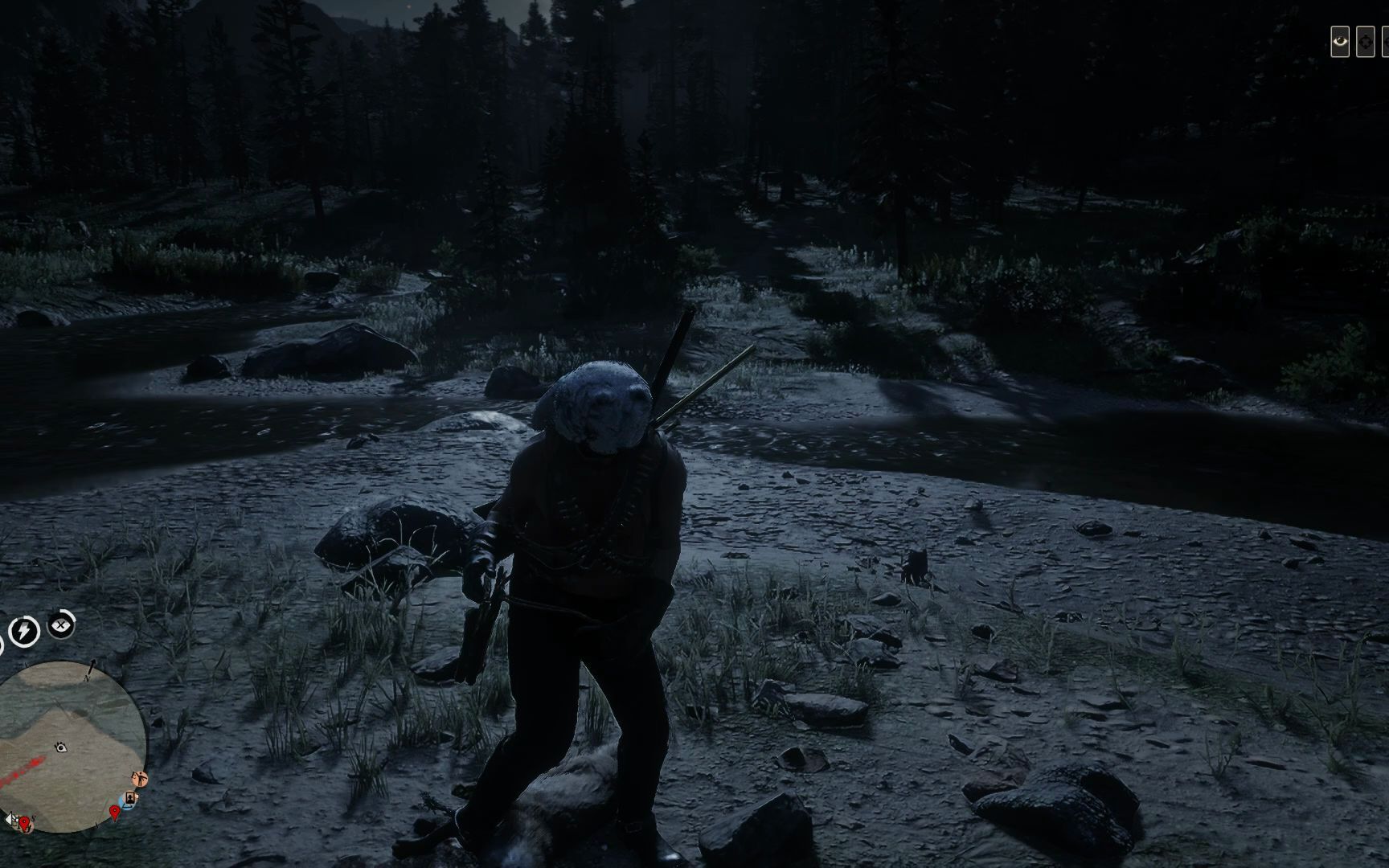Select the eye ability card
Viewport: 1389px width, 868px height.
1340,43
